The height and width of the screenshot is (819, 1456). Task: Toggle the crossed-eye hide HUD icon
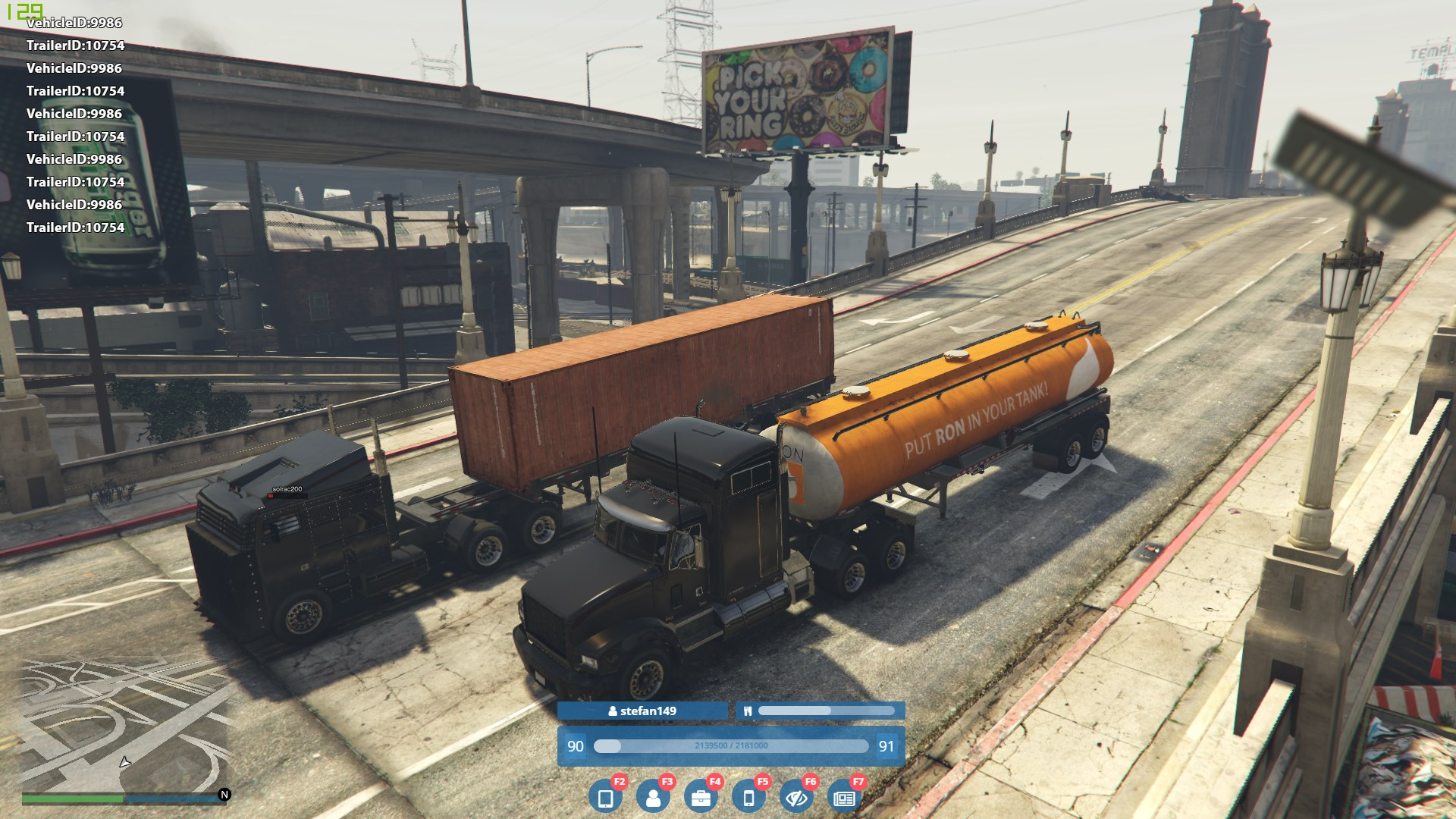[x=796, y=798]
